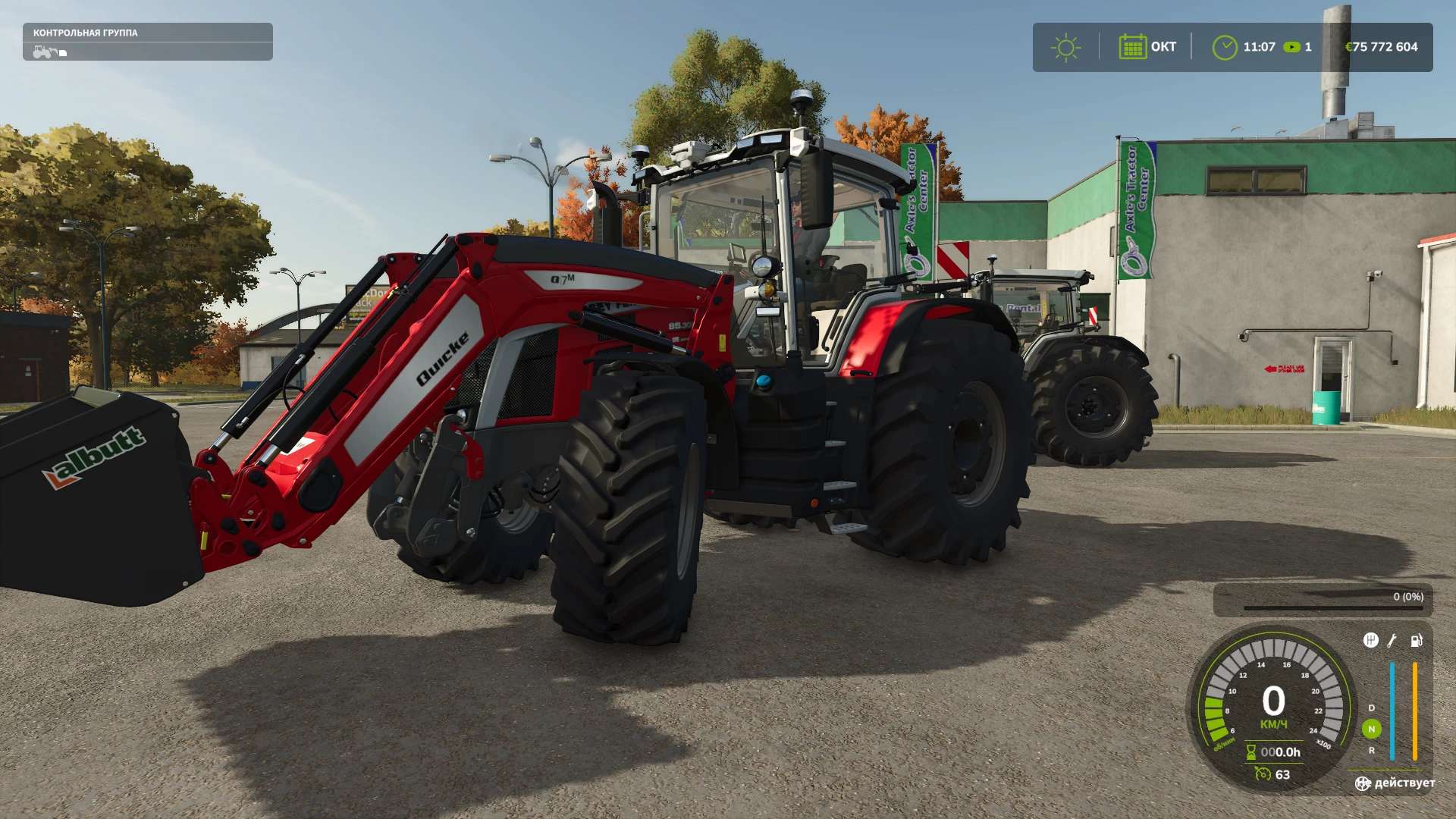Select the R reverse gear indicator
This screenshot has height=819, width=1456.
click(1371, 751)
